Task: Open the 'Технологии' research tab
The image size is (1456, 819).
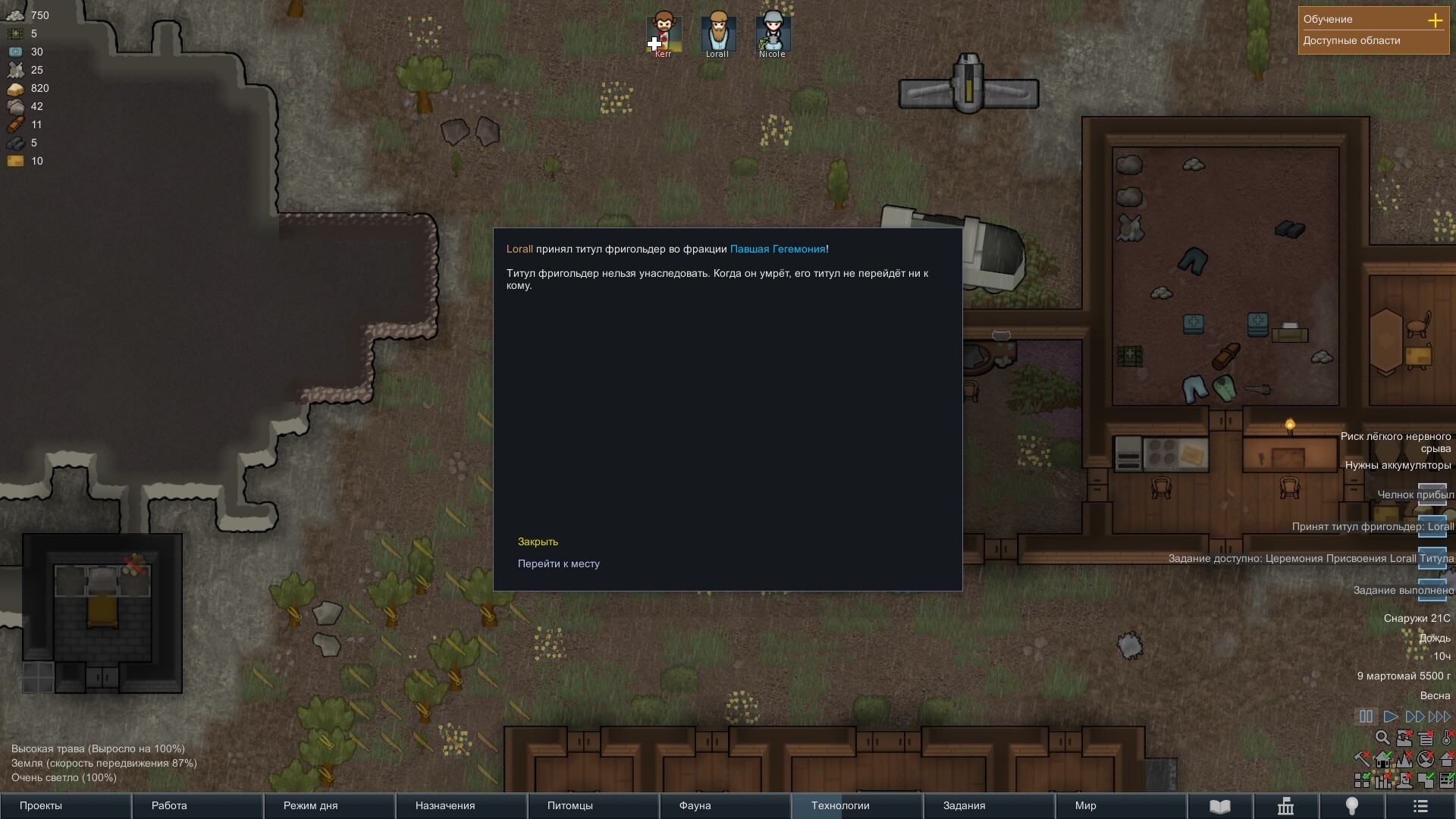Action: [x=857, y=805]
